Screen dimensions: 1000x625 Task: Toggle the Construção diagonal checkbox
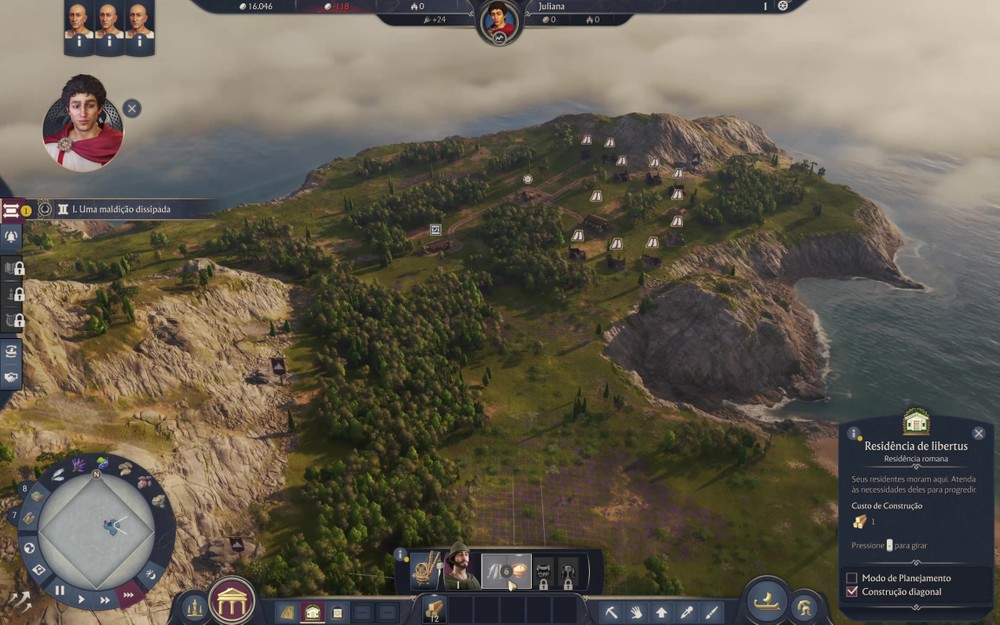852,592
